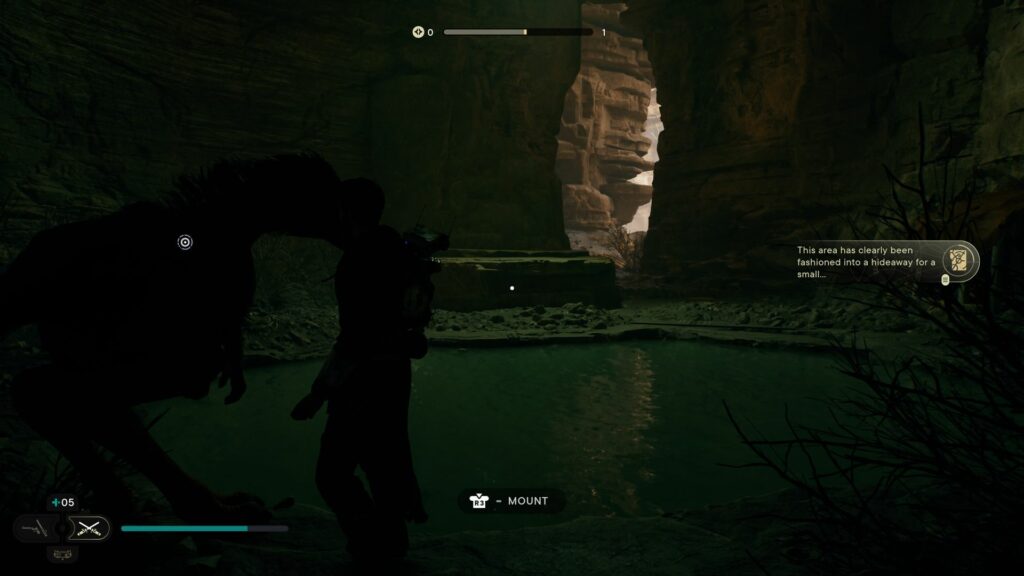Open the databank entry notification icon
Viewport: 1024px width, 576px height.
coord(959,260)
